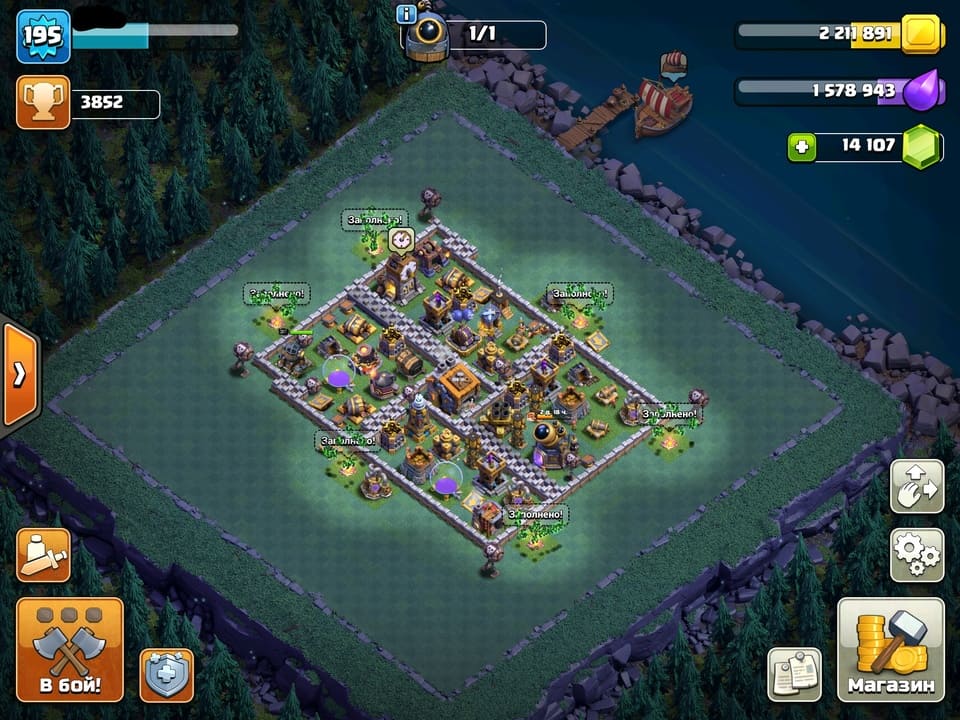View profile via level 195 badge
This screenshot has width=960, height=720.
[43, 36]
